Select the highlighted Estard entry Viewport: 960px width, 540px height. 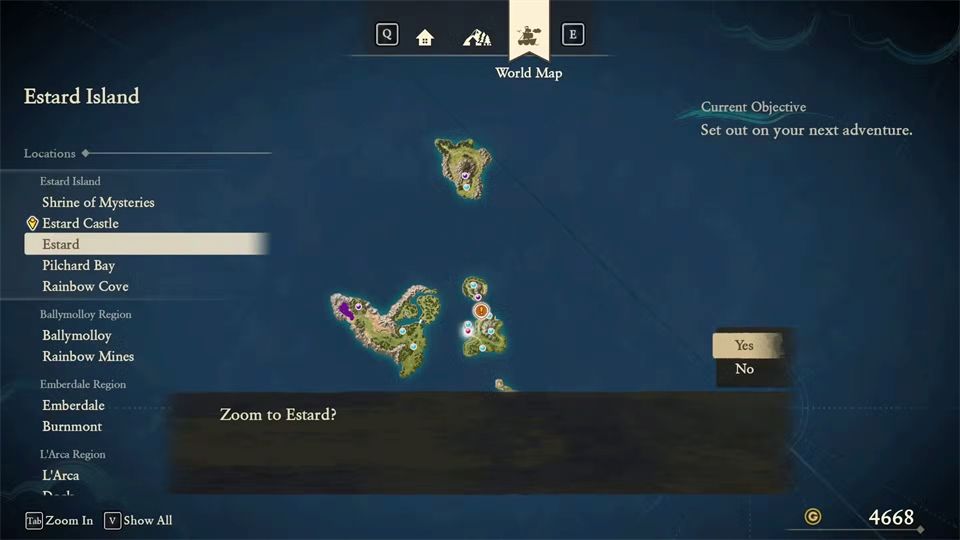pos(61,244)
